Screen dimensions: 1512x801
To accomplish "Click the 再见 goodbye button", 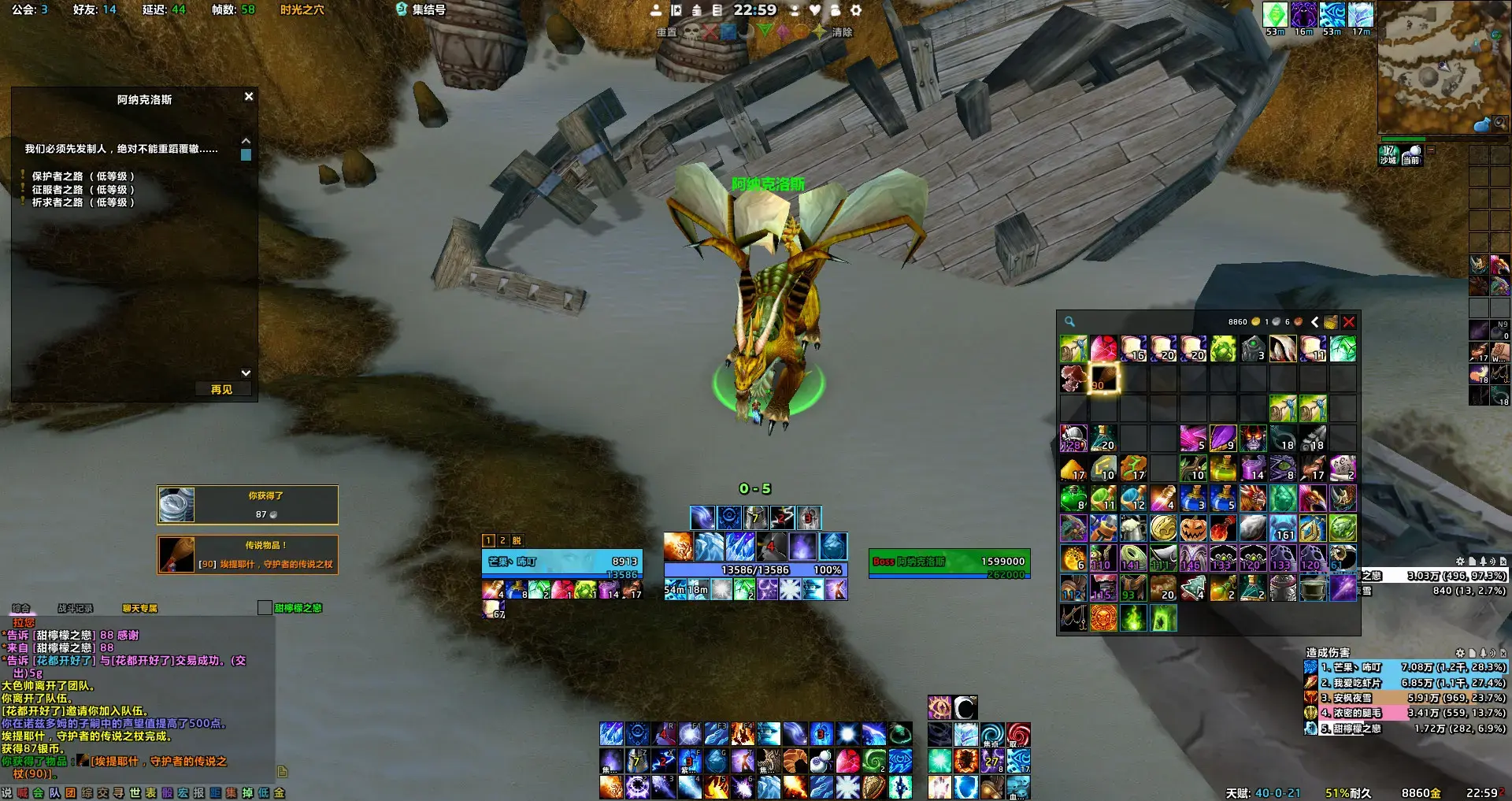I will coord(221,389).
